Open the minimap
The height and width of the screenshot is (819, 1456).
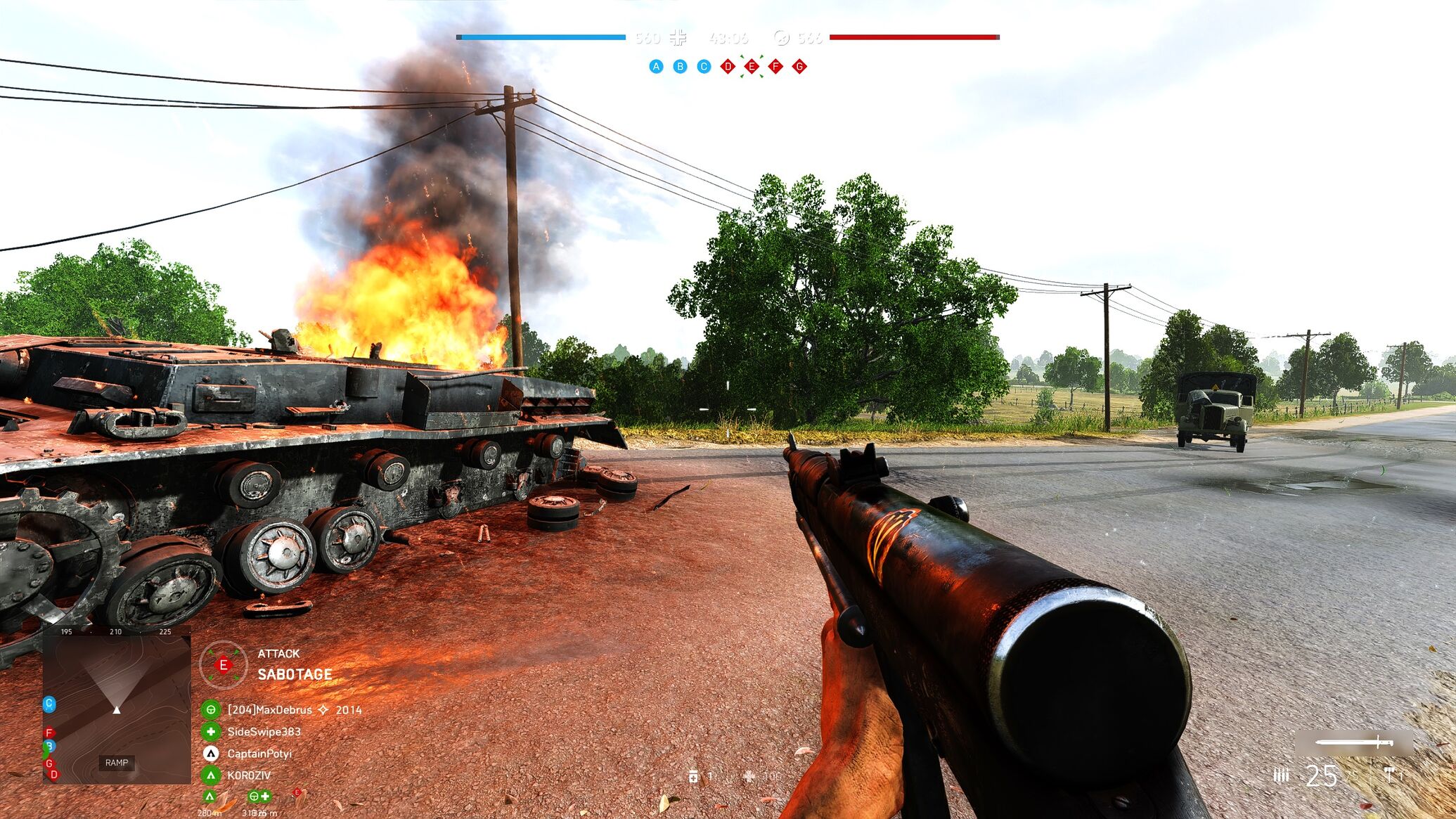point(117,705)
